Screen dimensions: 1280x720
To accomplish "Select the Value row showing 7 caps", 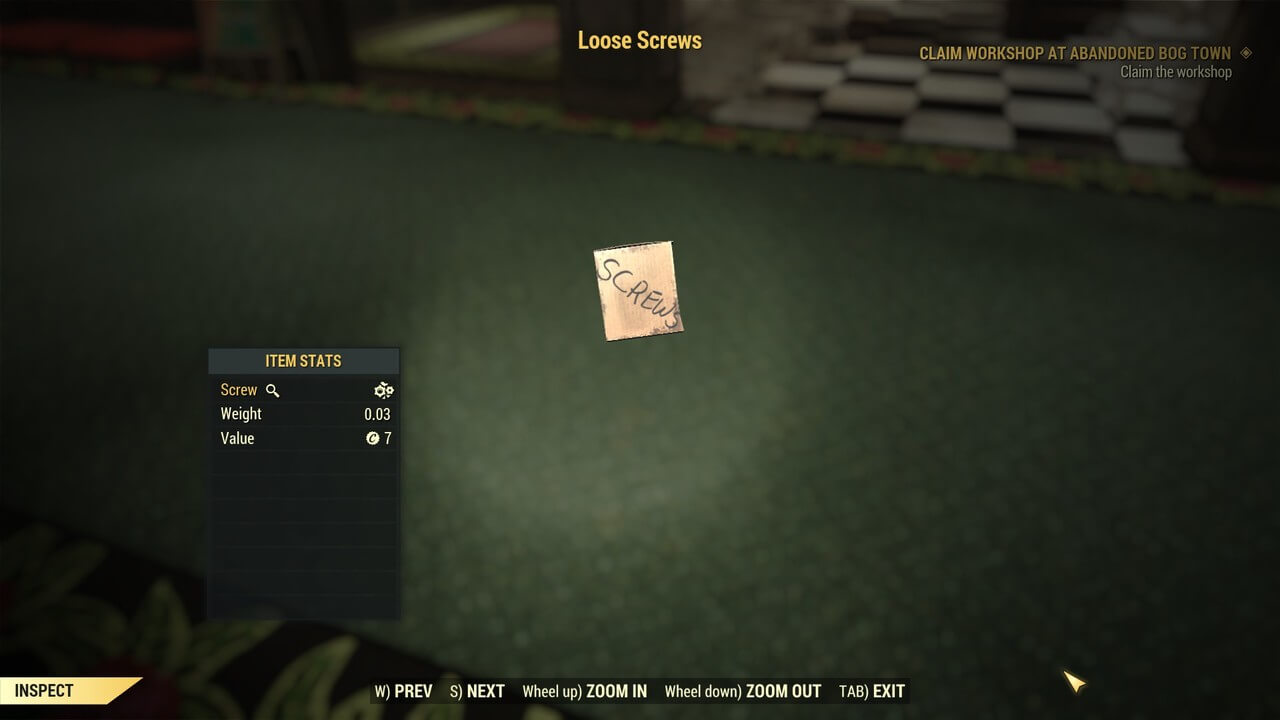I will pos(237,438).
